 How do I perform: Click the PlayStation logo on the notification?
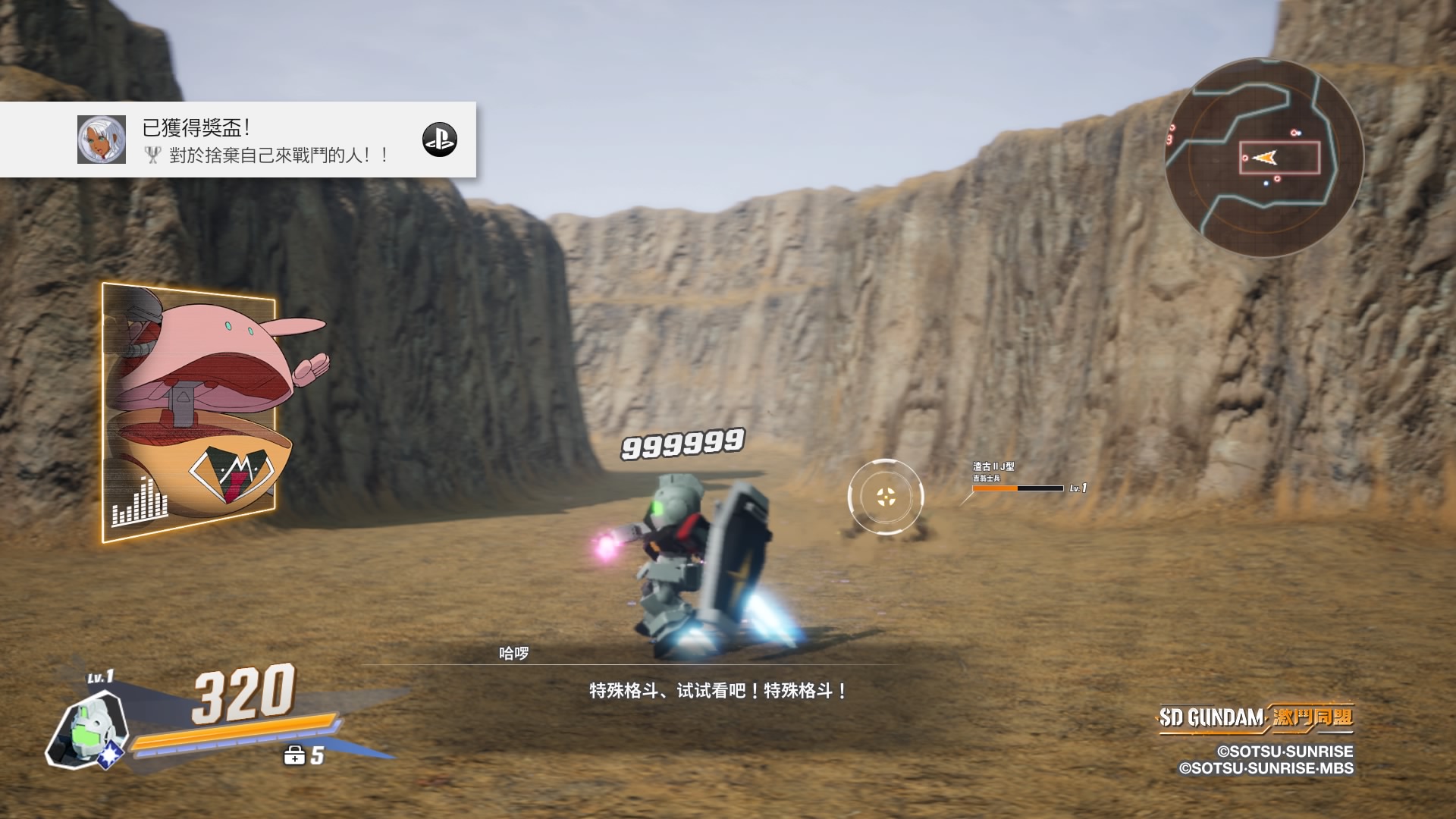[x=440, y=140]
